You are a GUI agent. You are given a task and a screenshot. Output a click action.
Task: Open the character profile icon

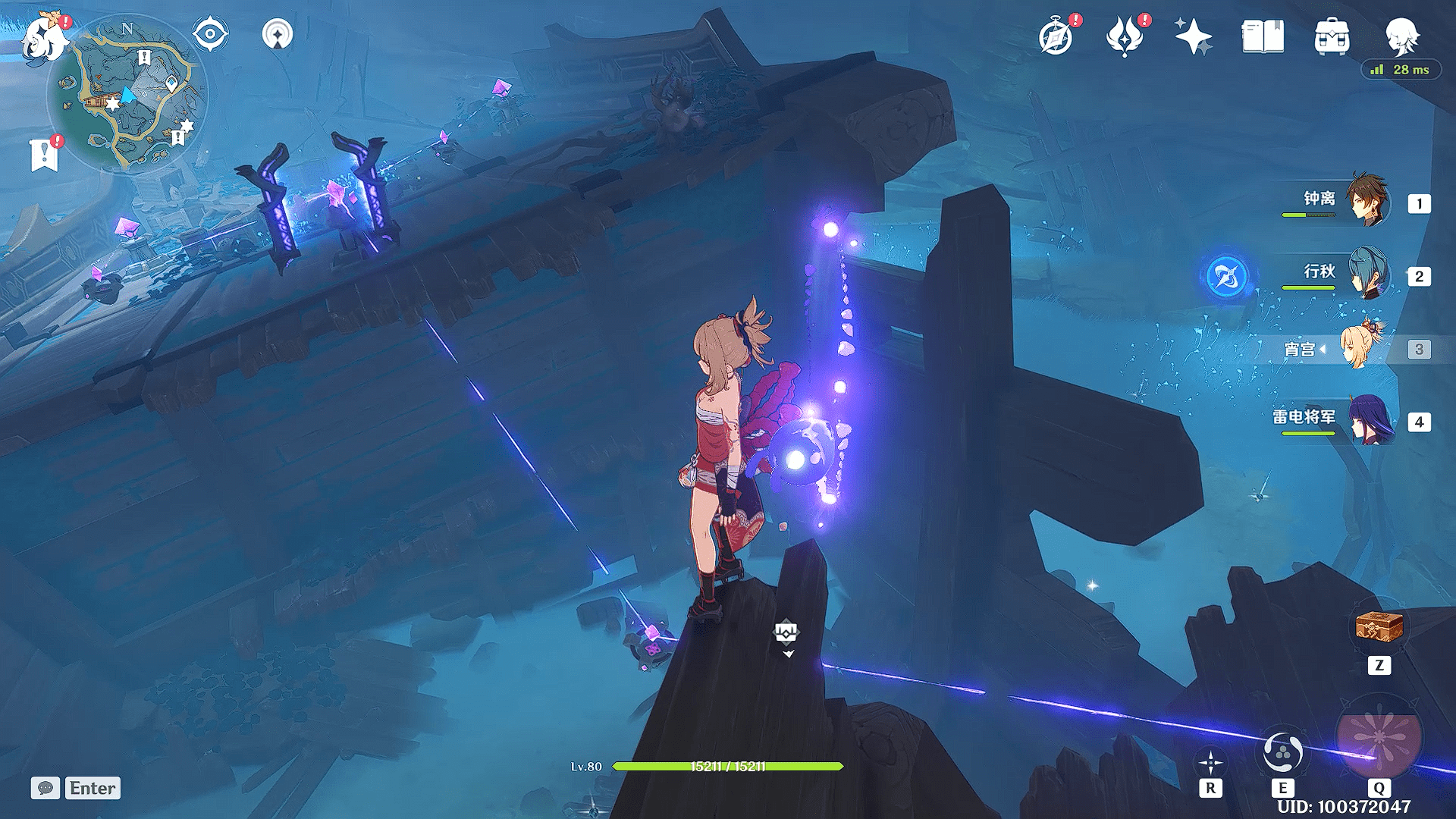(1401, 36)
